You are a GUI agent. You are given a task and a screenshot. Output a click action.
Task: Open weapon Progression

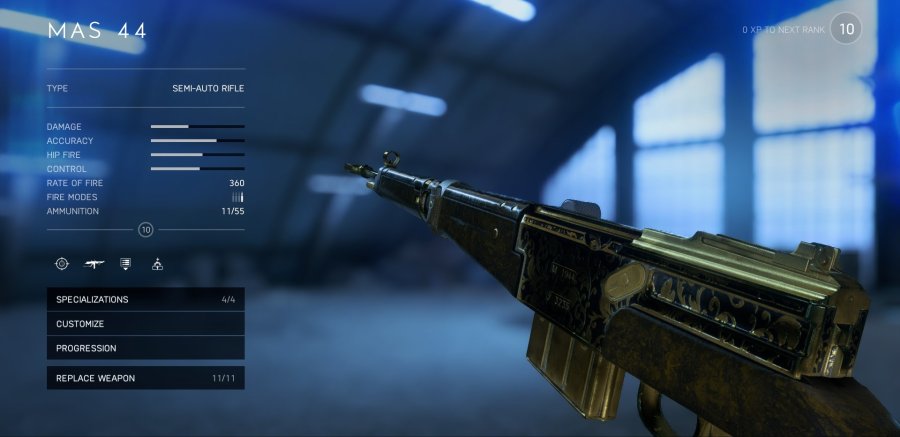145,348
